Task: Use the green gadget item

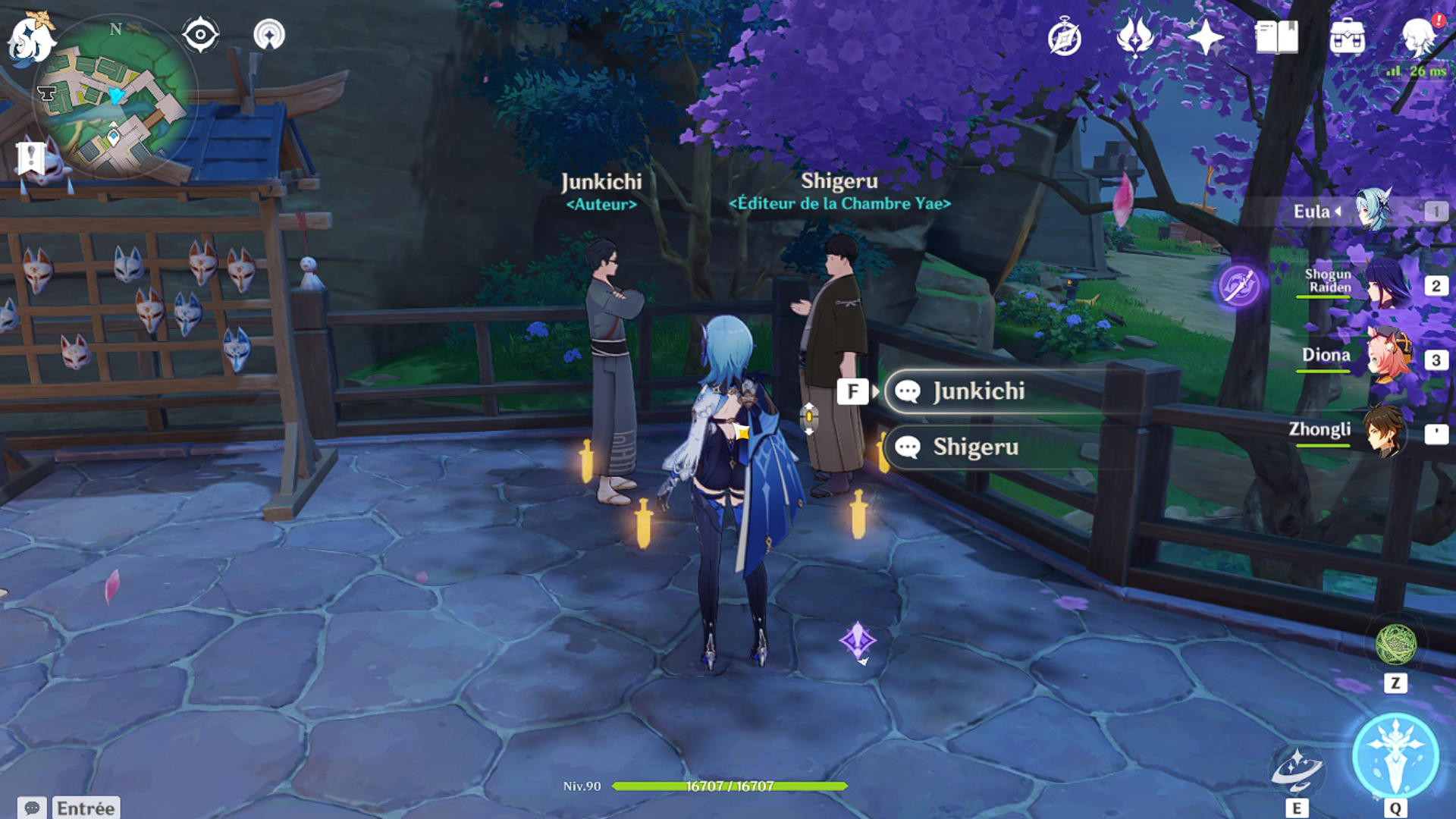Action: point(1395,645)
